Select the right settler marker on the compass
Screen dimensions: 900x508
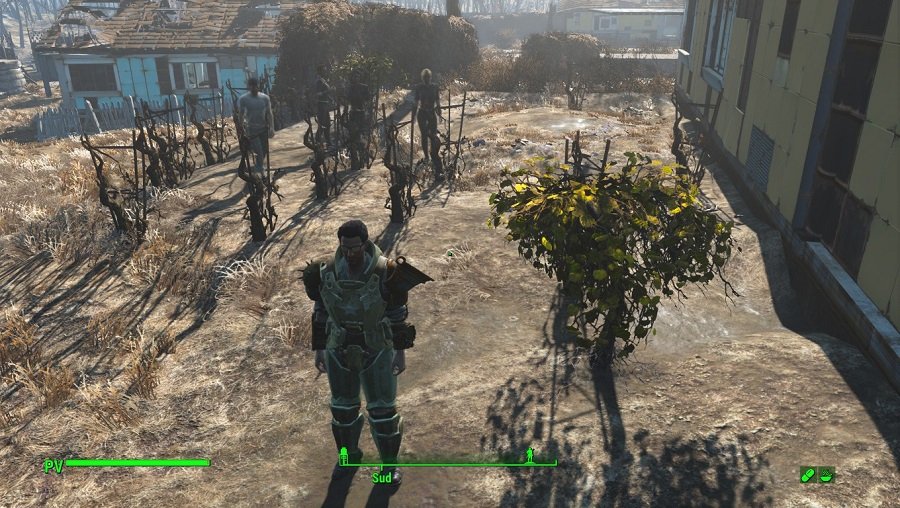pos(529,456)
